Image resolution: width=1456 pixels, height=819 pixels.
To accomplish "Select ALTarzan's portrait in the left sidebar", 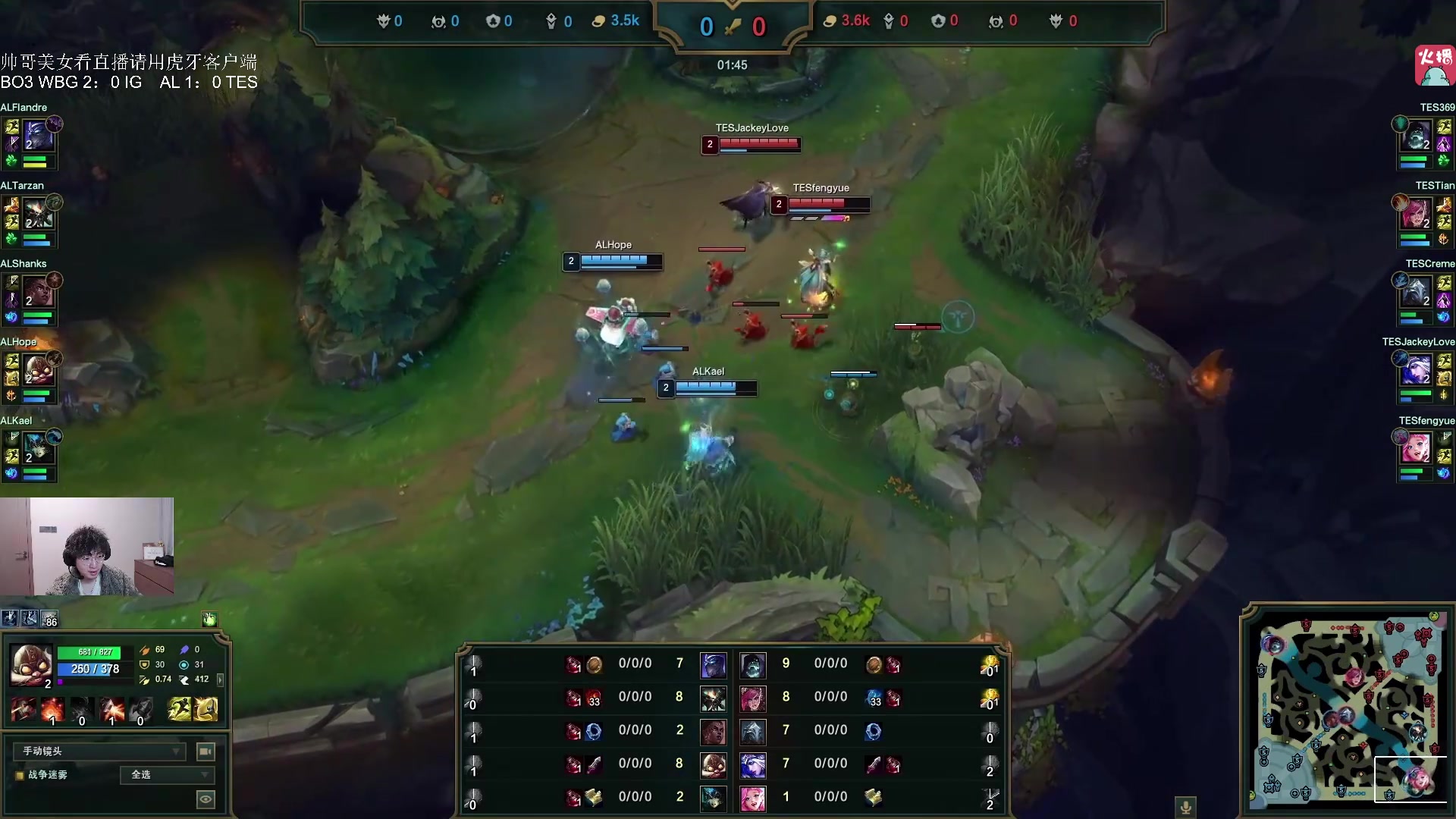I will click(x=36, y=215).
